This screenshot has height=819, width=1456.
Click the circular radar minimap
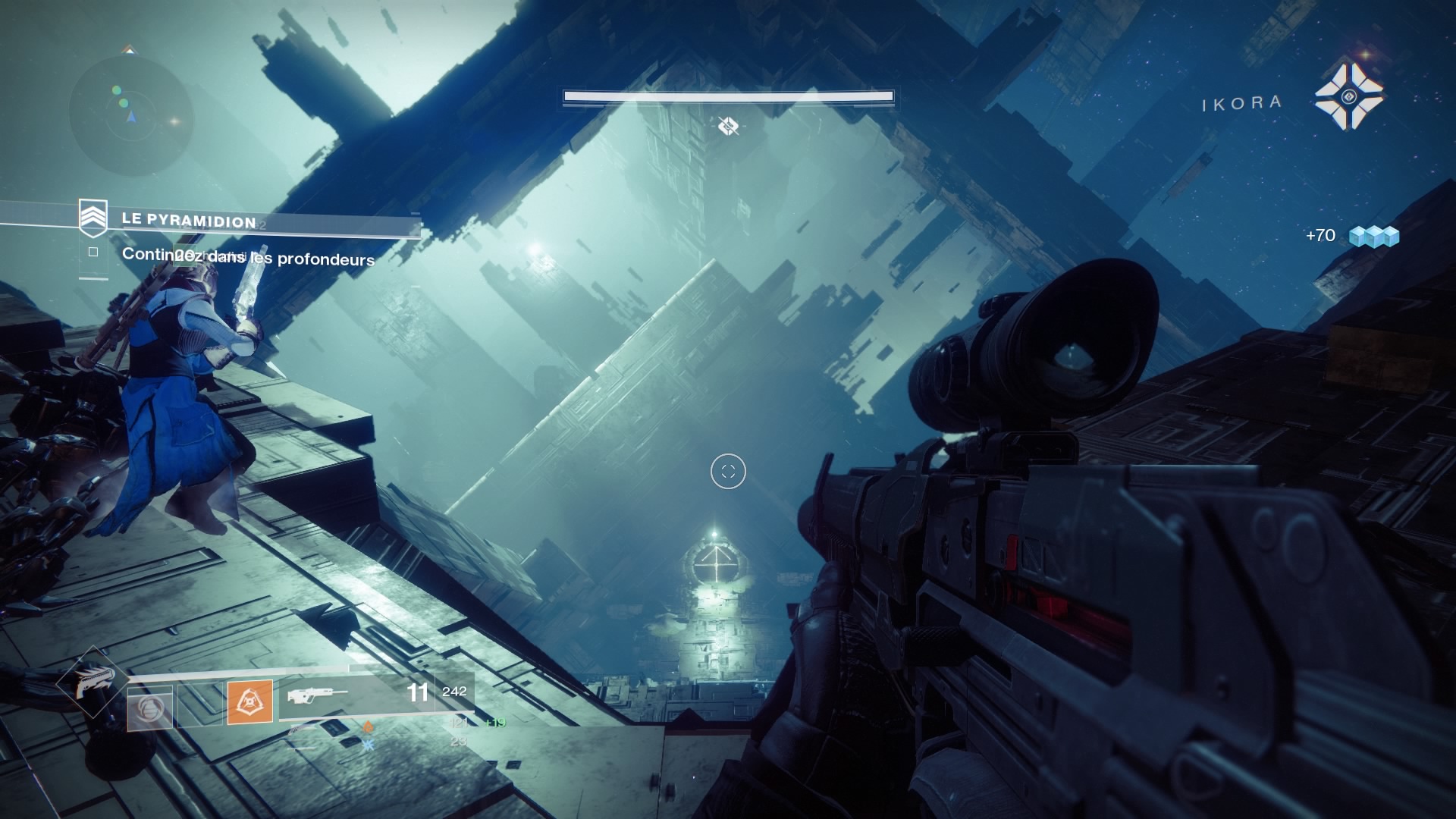[x=131, y=115]
